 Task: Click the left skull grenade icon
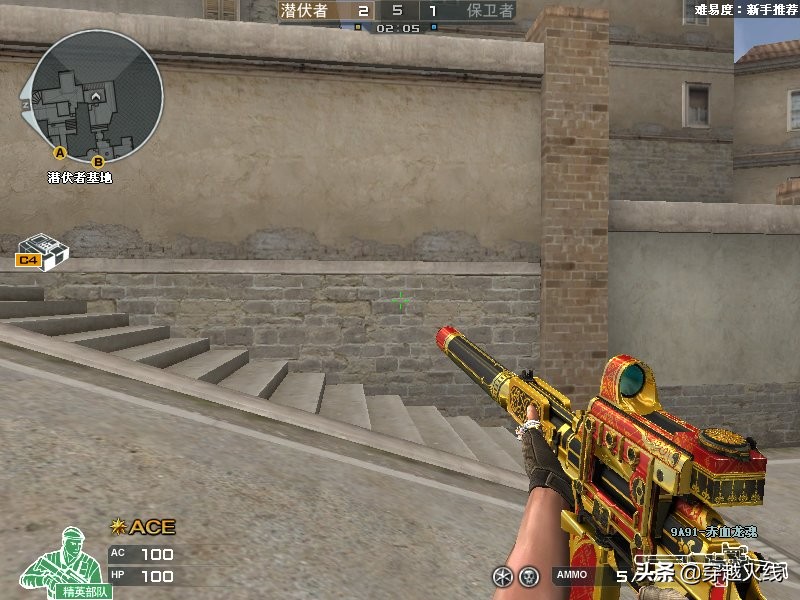pos(500,575)
